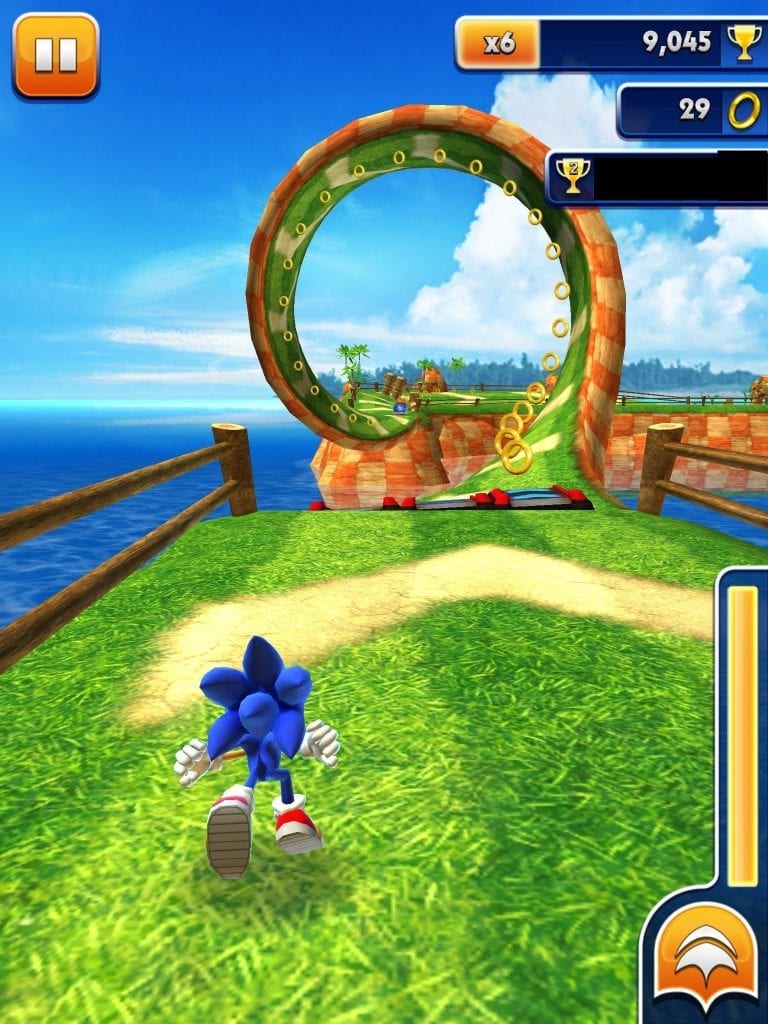The width and height of the screenshot is (768, 1024).
Task: Pause the game with the orange button
Action: pos(56,56)
